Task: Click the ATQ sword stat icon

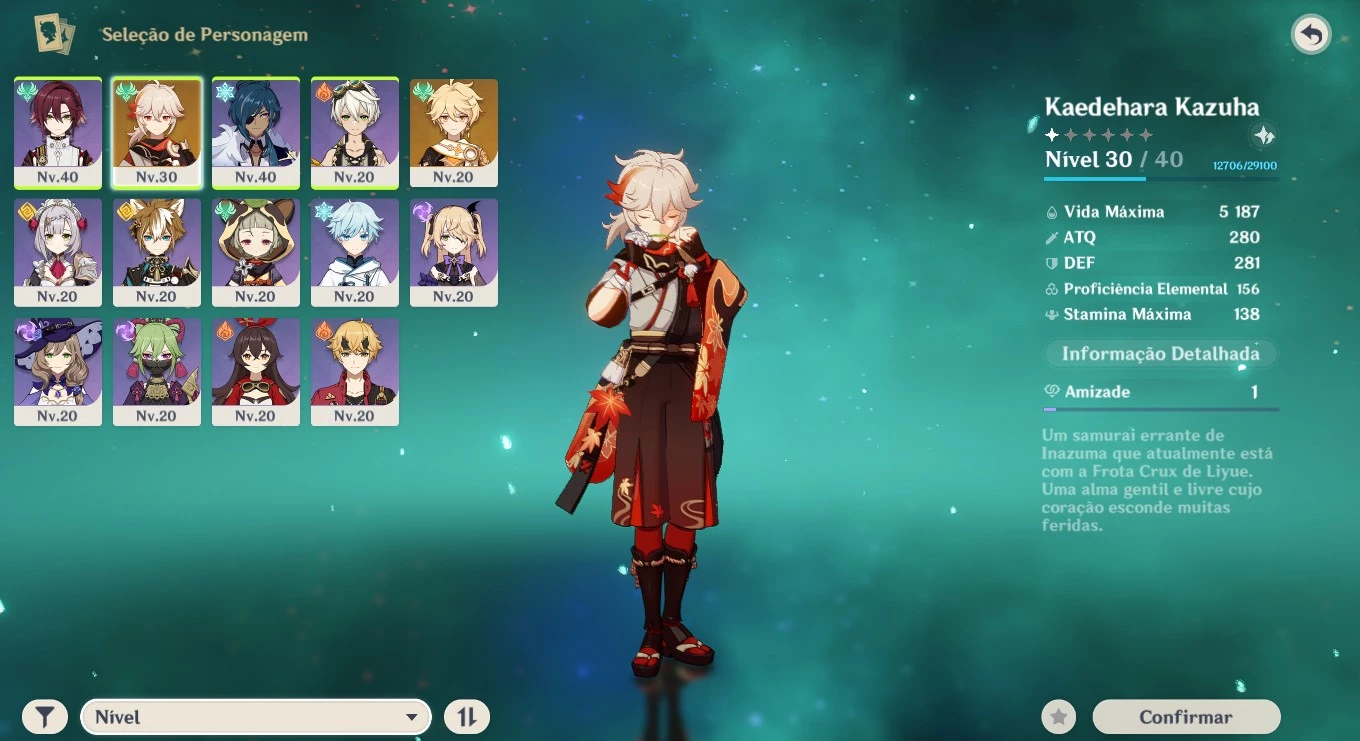Action: (1052, 238)
